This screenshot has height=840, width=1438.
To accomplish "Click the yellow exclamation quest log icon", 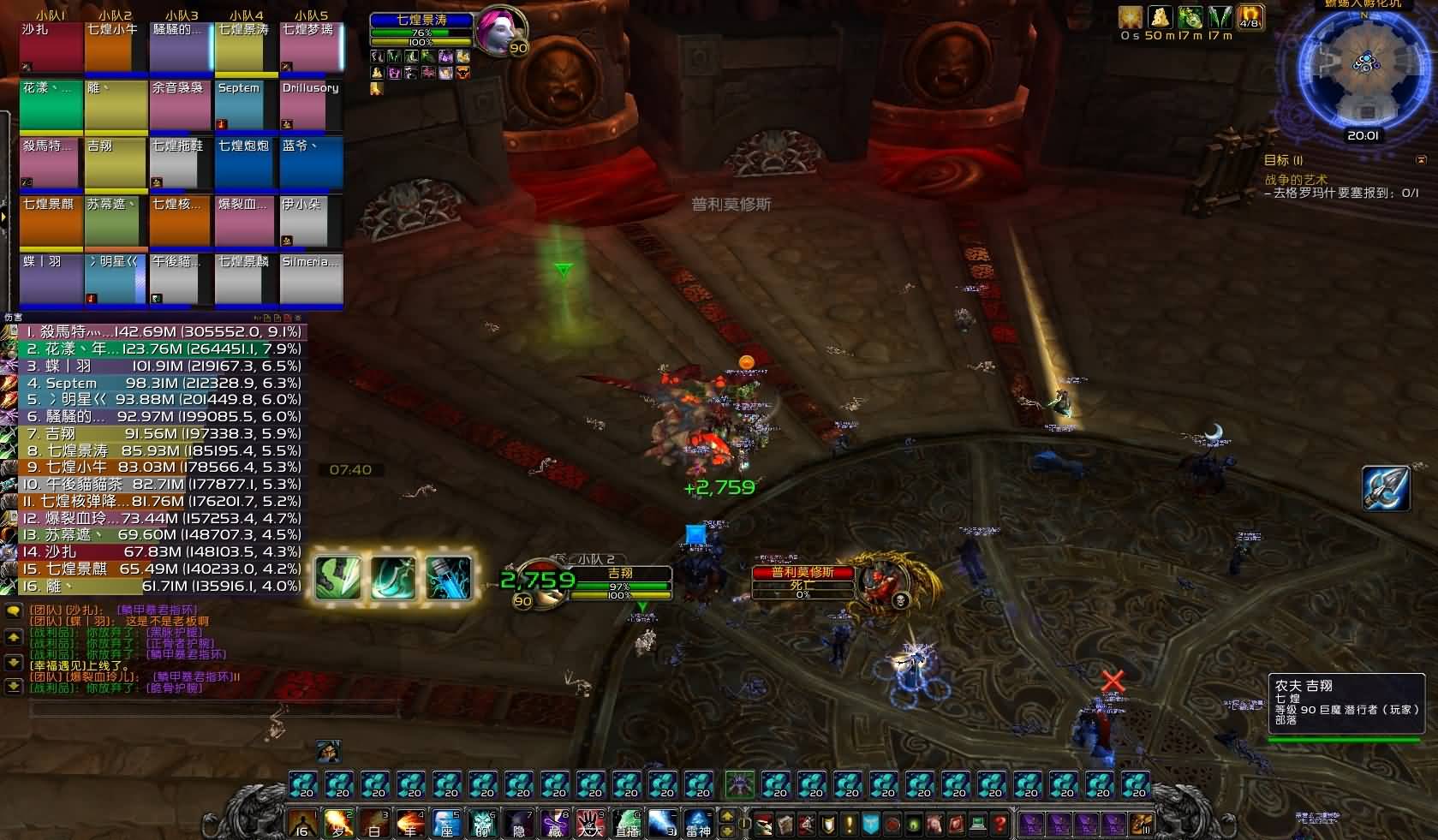I will pyautogui.click(x=850, y=825).
